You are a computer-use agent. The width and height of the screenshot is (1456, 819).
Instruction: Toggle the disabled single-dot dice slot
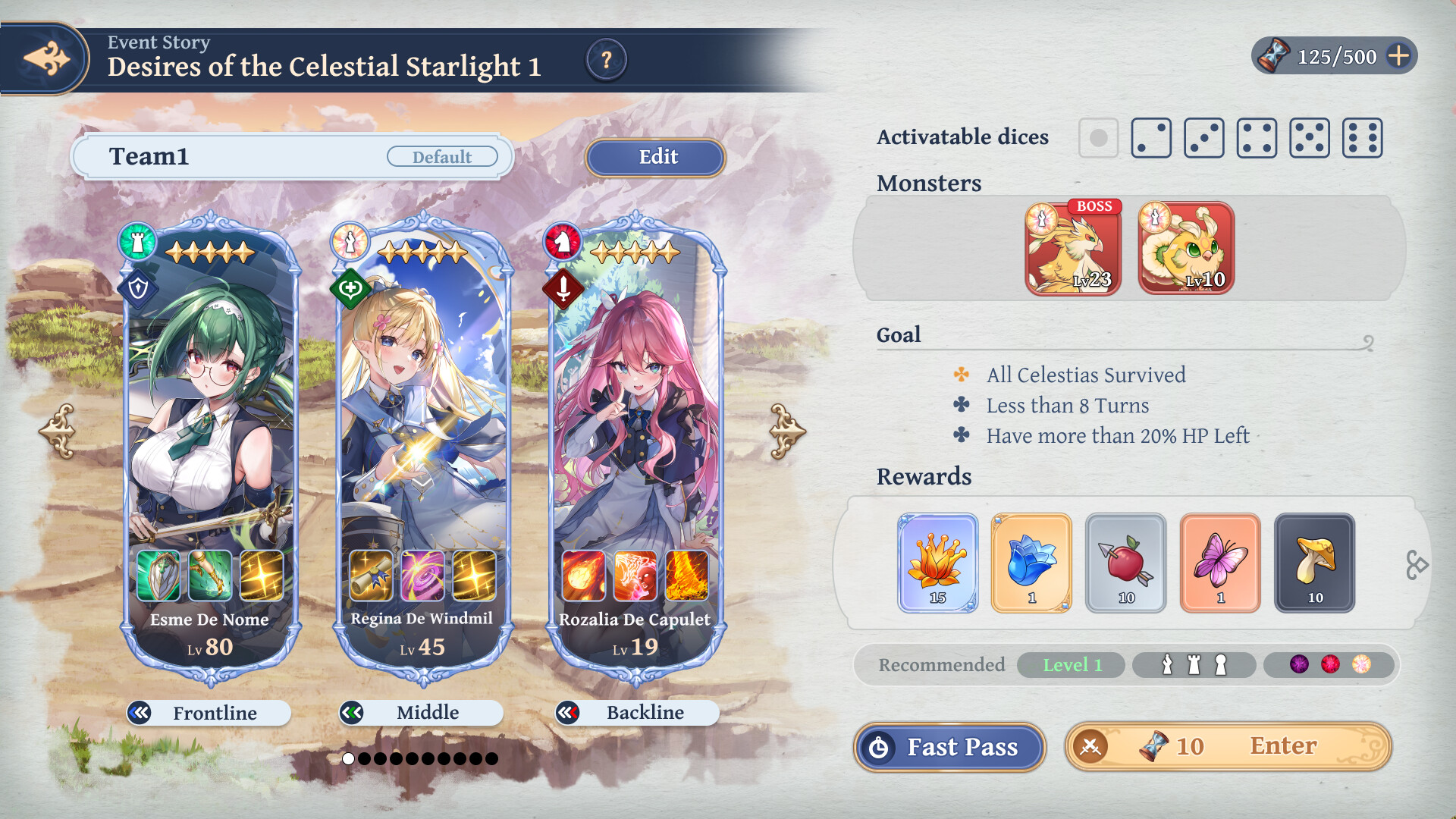pyautogui.click(x=1098, y=137)
